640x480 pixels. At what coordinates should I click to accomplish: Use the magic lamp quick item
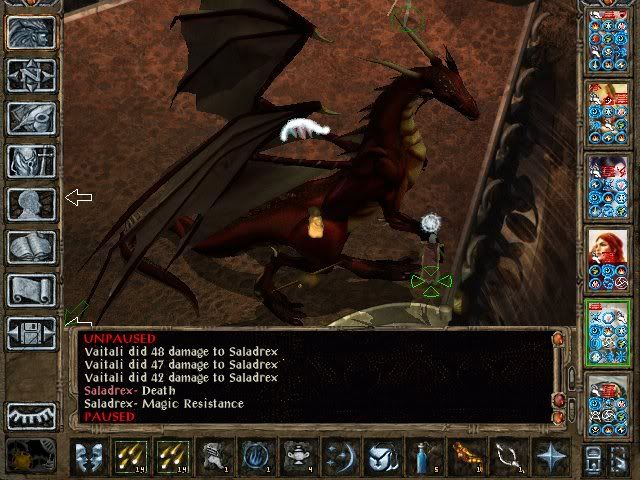click(297, 456)
